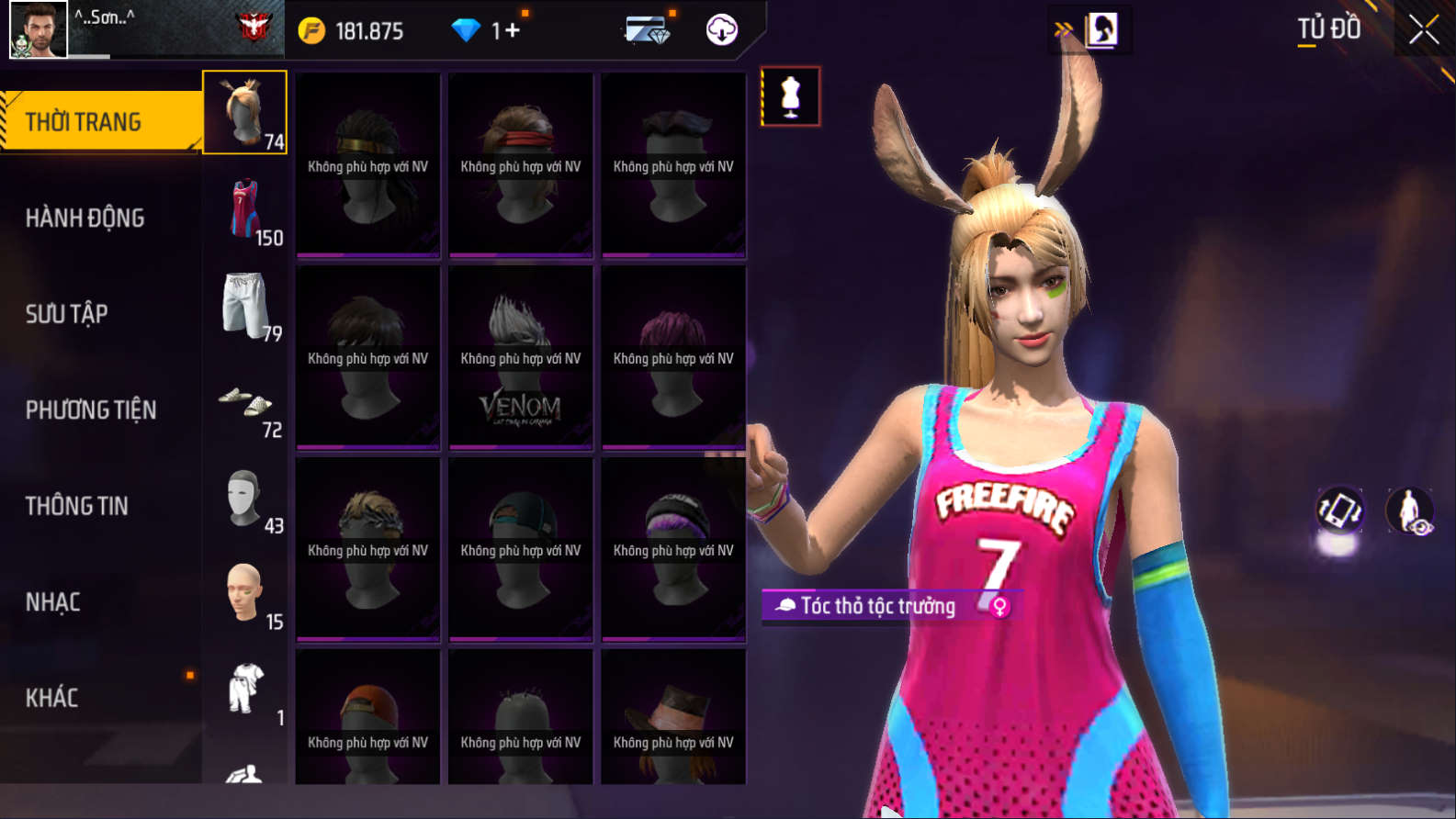
Task: Select the Venom hair item tile
Action: pos(521,357)
